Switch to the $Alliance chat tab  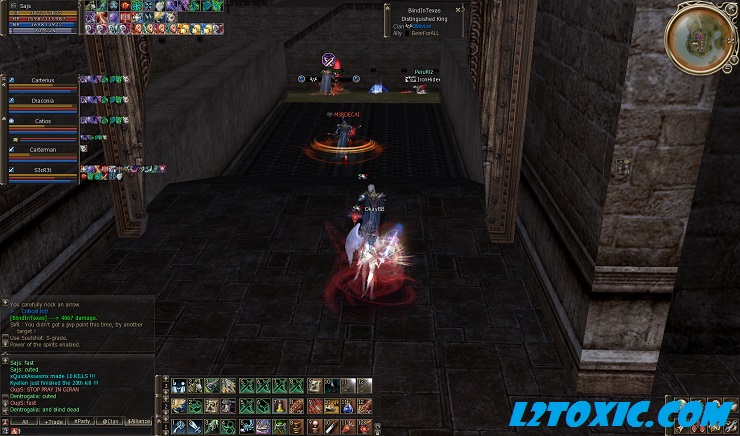click(140, 422)
